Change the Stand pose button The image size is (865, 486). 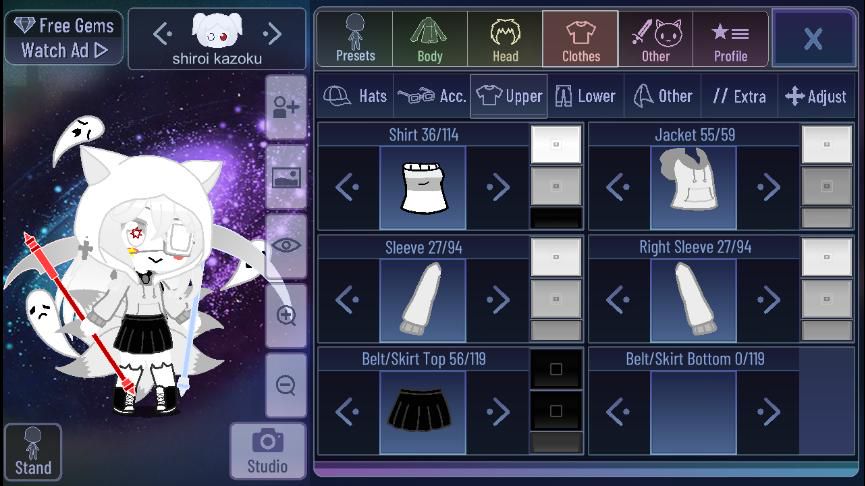tap(33, 452)
